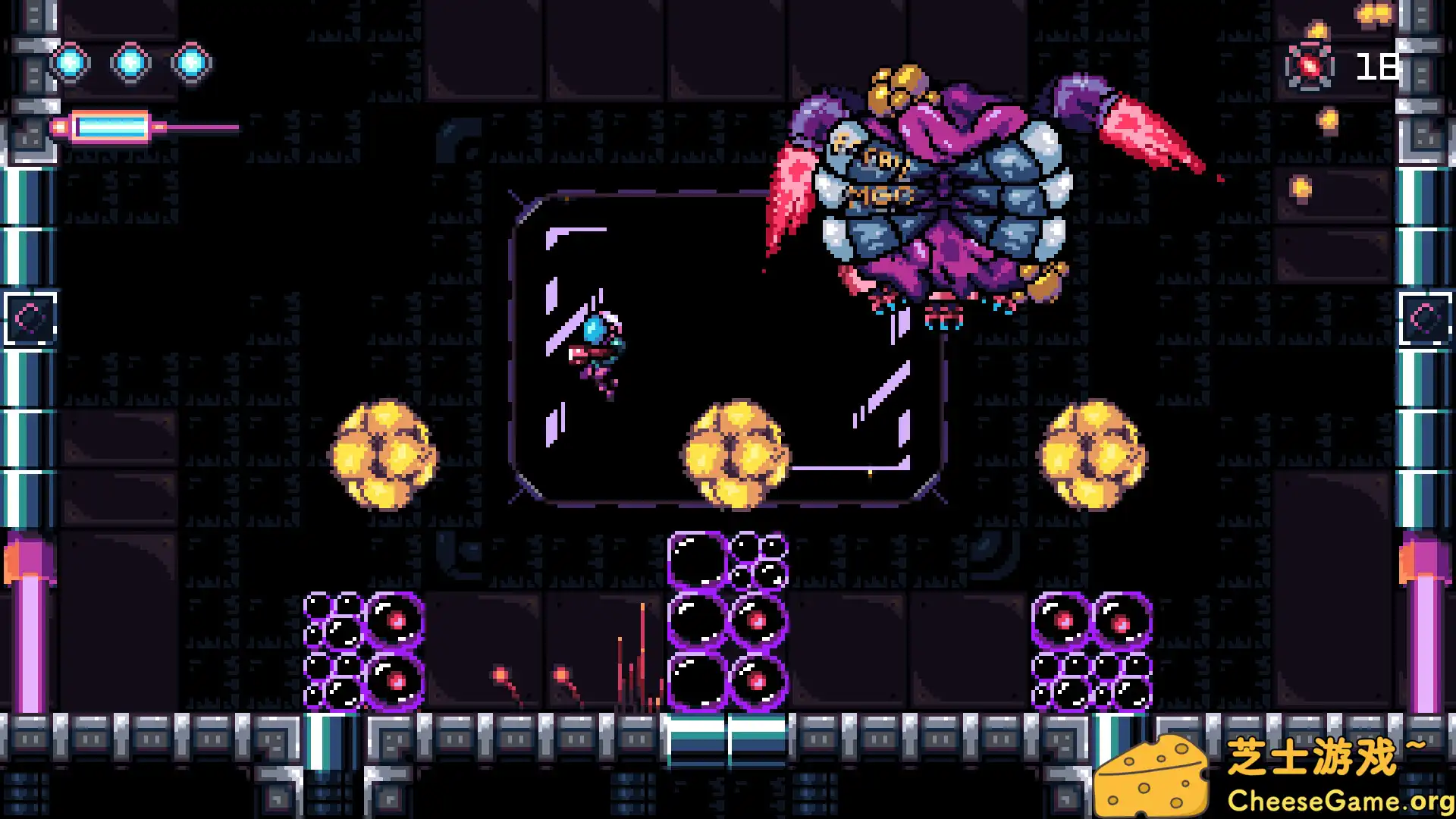The width and height of the screenshot is (1456, 819).
Task: Click the rightmost cyan energy orb
Action: coord(191,63)
